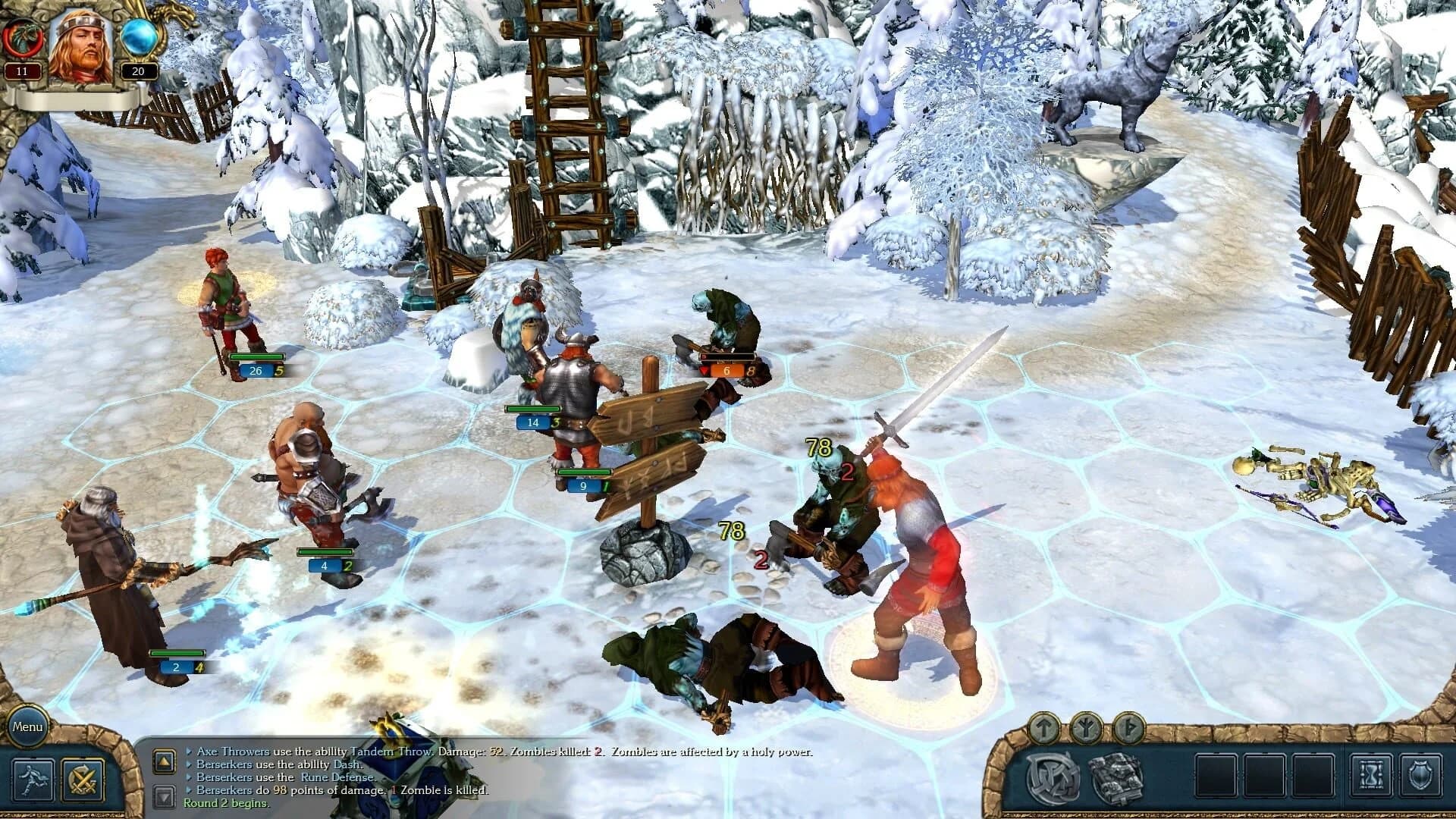Screen dimensions: 1456x819
Task: Click an empty quick-slot in the action bar
Action: (1216, 776)
